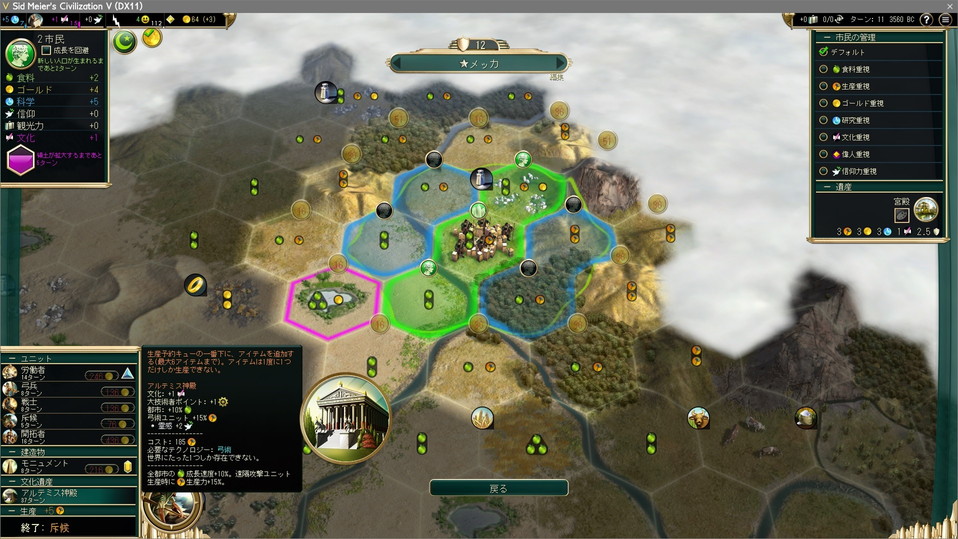
Task: Enable 研究重視 science focus
Action: (824, 120)
